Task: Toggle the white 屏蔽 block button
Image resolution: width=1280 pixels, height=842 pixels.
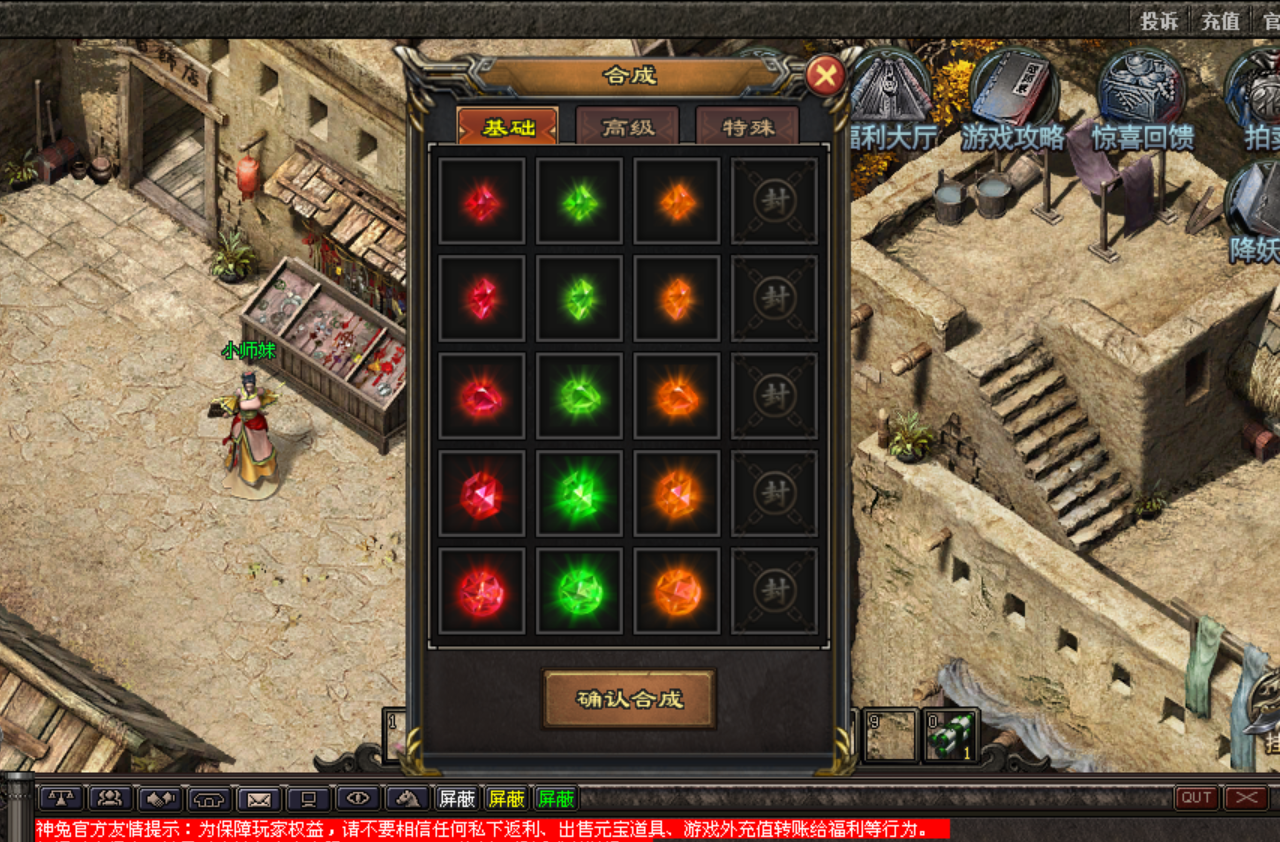Action: (x=457, y=799)
